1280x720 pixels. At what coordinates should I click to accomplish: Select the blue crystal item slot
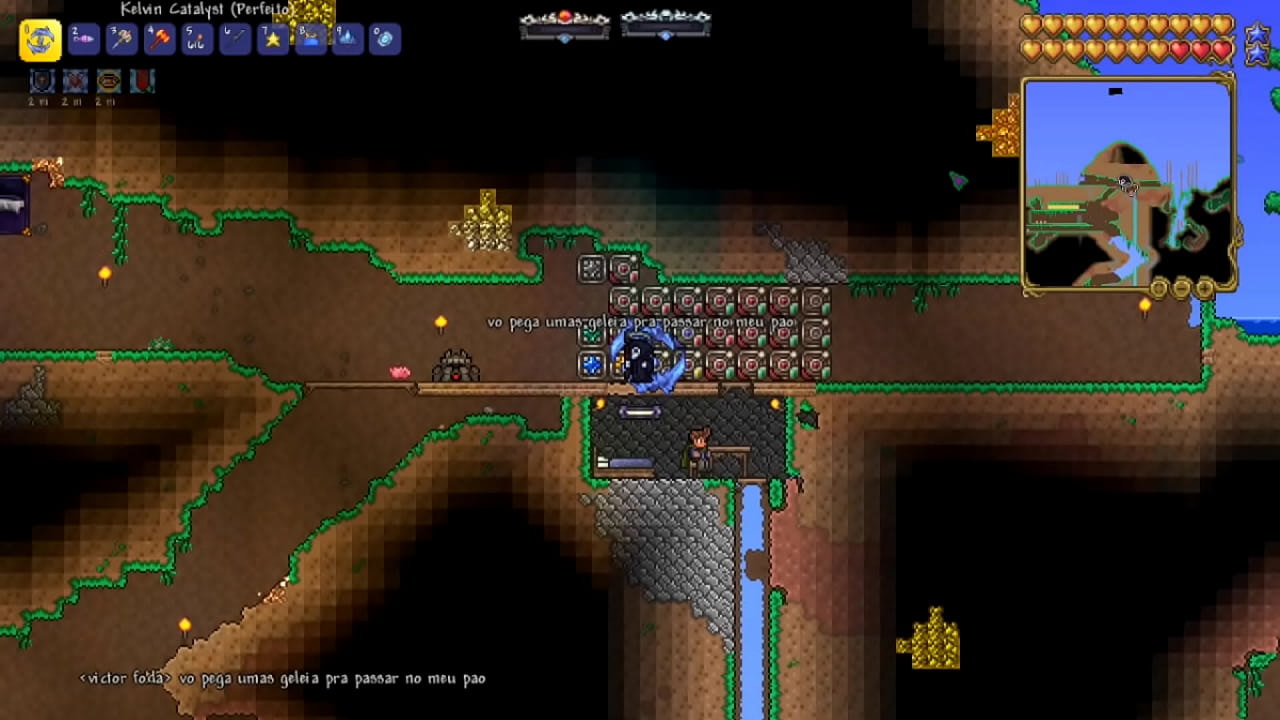click(x=348, y=39)
